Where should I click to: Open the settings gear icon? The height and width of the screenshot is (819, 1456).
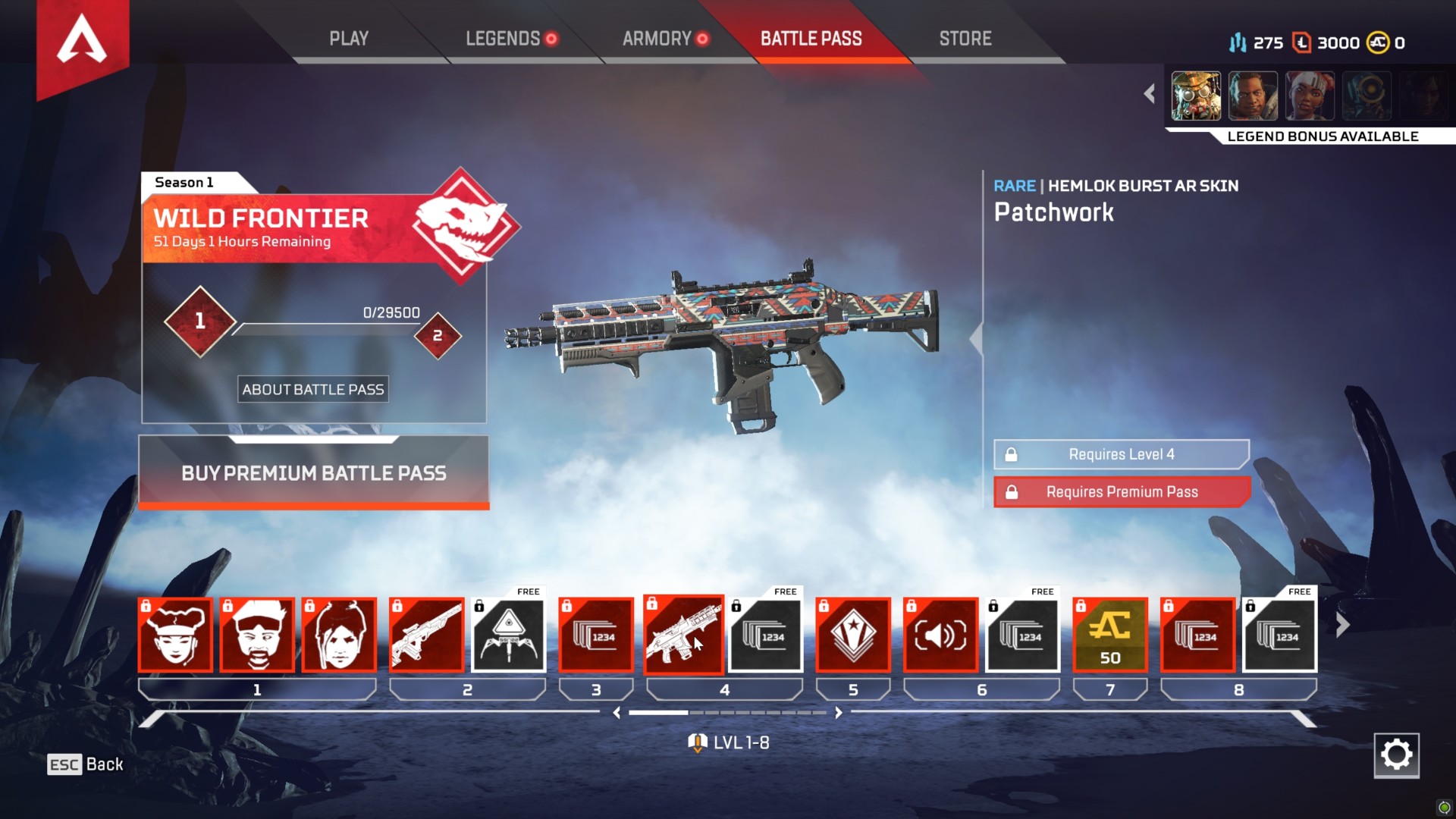(1396, 755)
